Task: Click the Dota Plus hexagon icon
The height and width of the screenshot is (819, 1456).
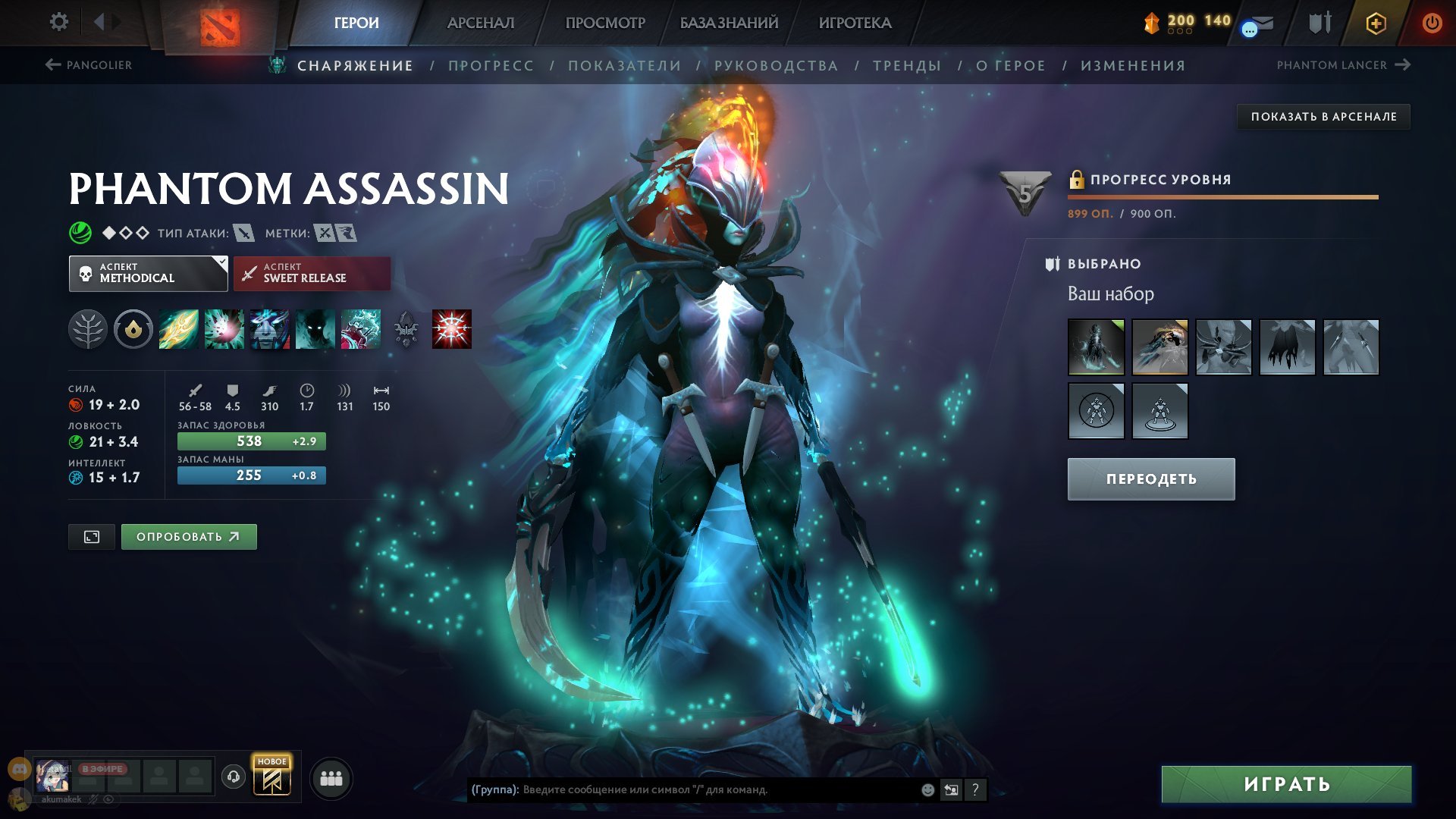Action: tap(1376, 23)
